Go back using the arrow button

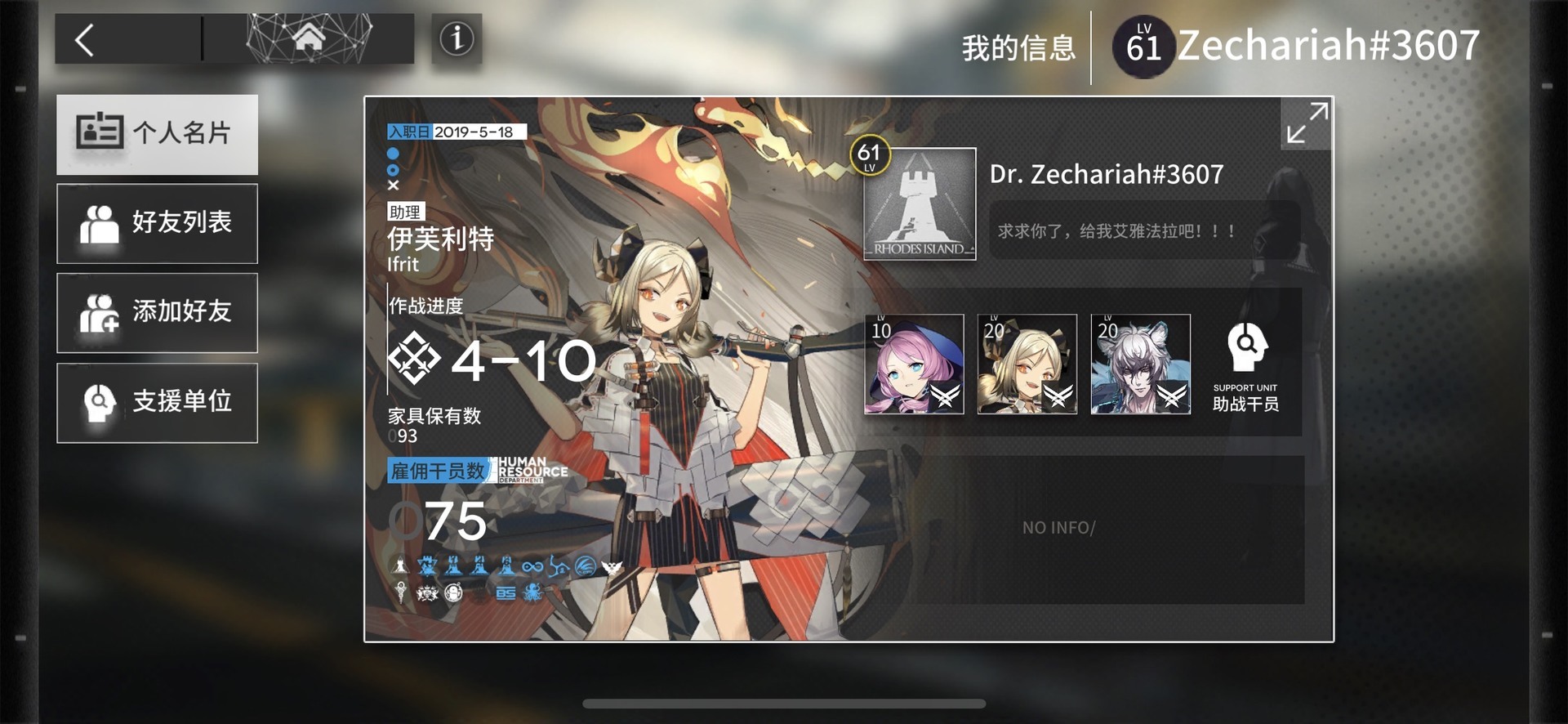[x=86, y=39]
